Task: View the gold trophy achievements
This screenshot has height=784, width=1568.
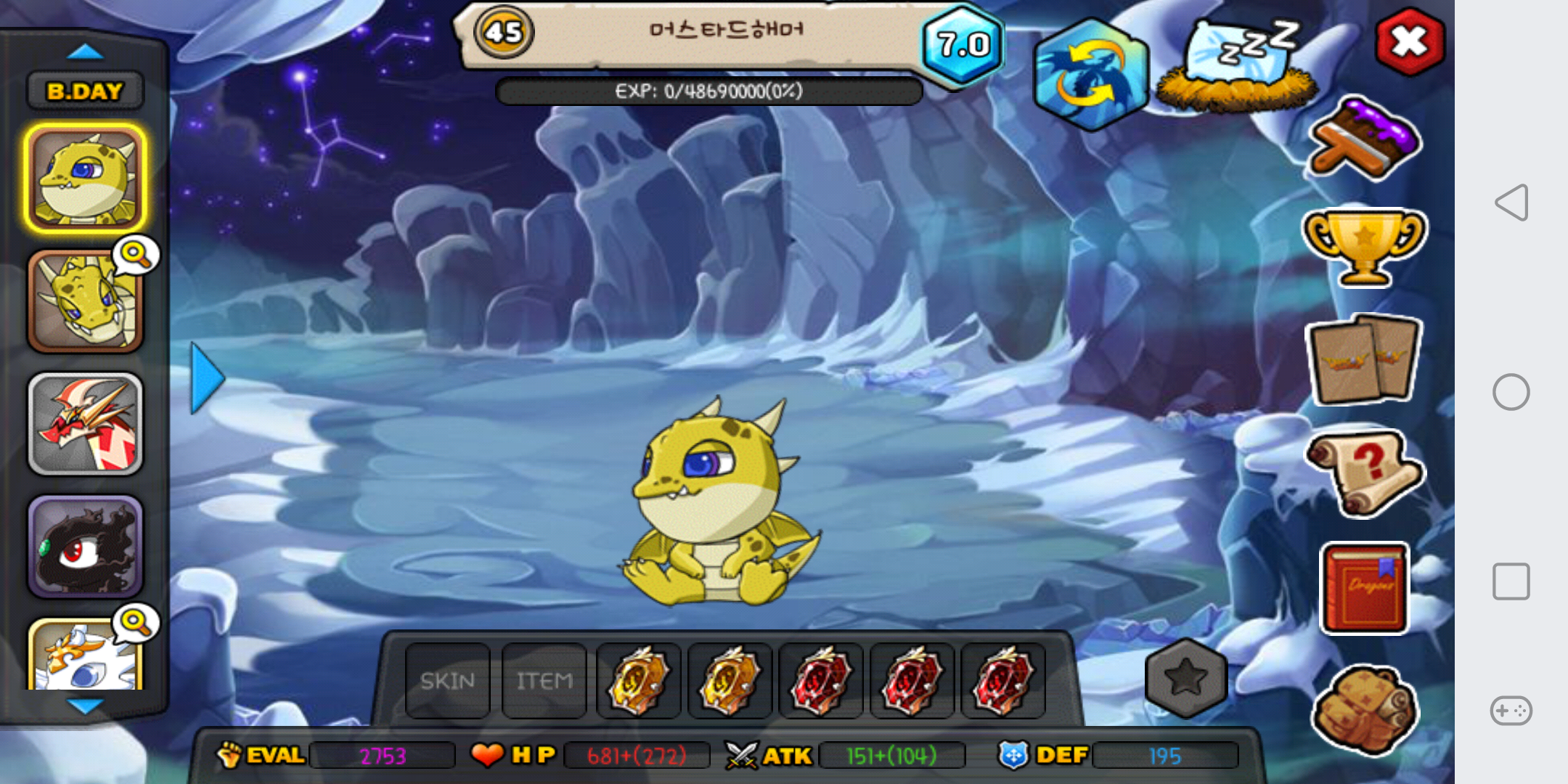Action: pyautogui.click(x=1364, y=245)
